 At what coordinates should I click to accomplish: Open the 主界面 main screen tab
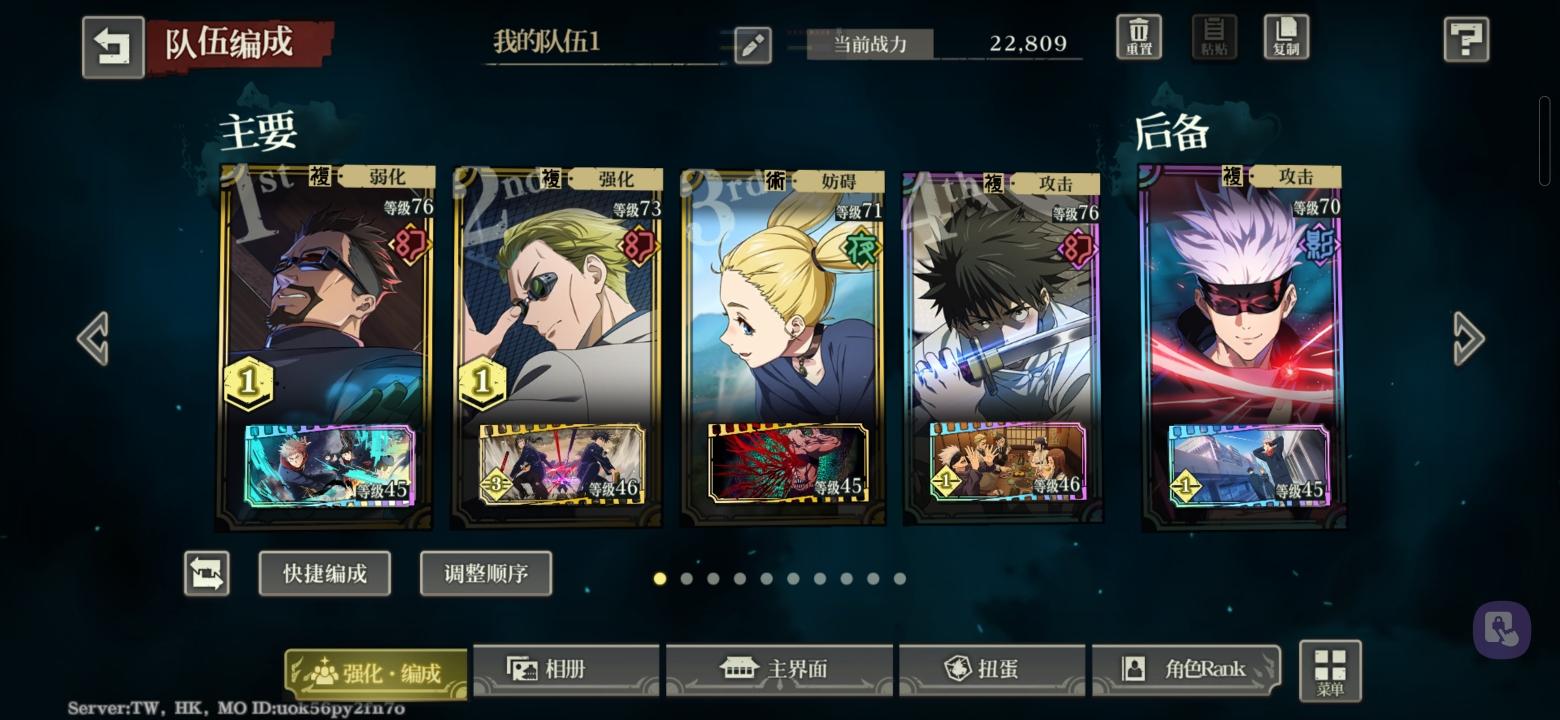[780, 670]
